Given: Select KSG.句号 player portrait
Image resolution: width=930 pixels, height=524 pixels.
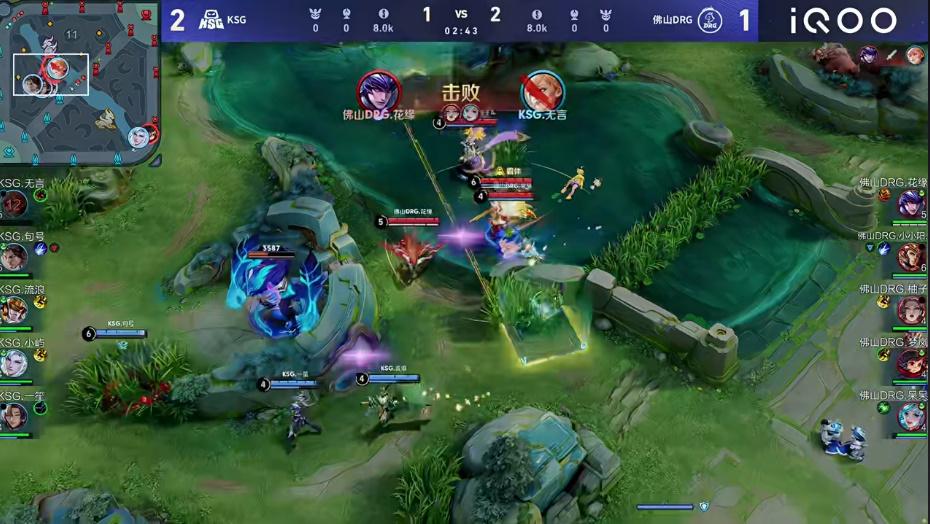Looking at the screenshot, I should [x=14, y=258].
